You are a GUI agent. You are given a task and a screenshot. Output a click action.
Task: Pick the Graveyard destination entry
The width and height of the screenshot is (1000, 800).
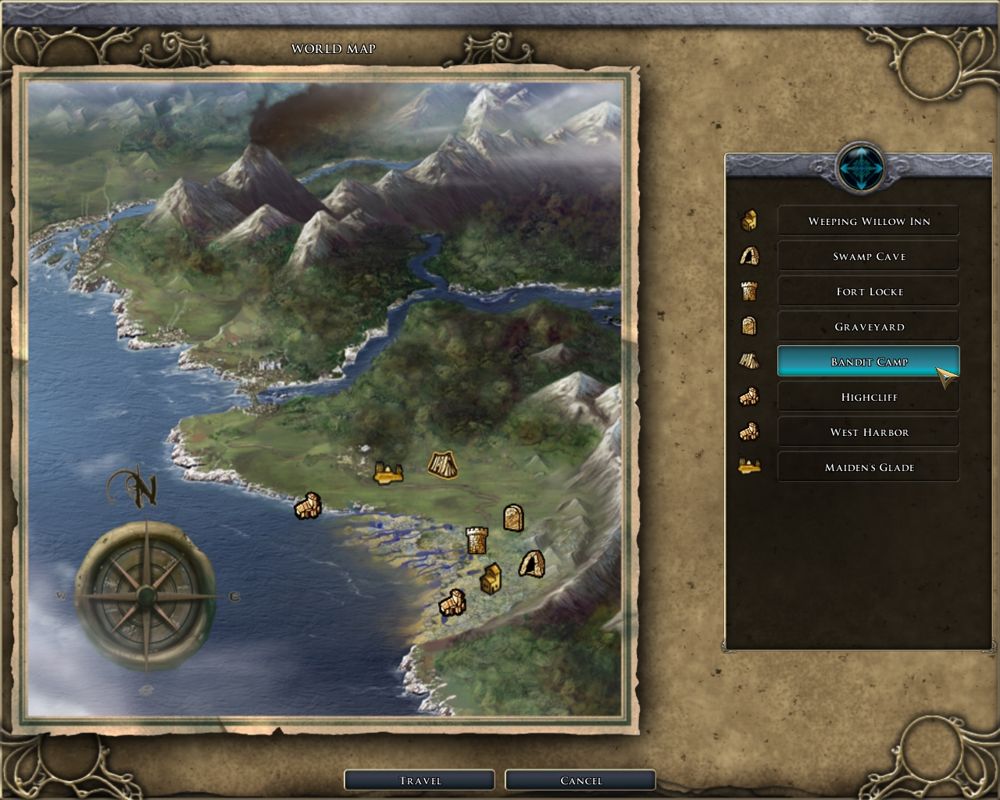click(868, 326)
